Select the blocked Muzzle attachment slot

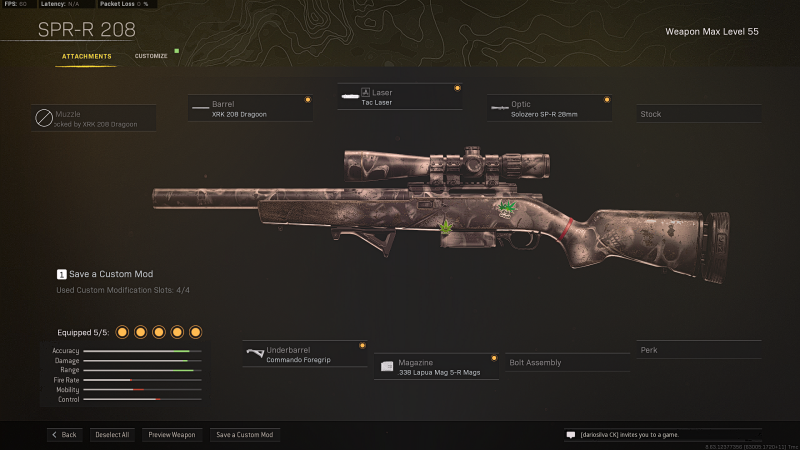tap(95, 119)
